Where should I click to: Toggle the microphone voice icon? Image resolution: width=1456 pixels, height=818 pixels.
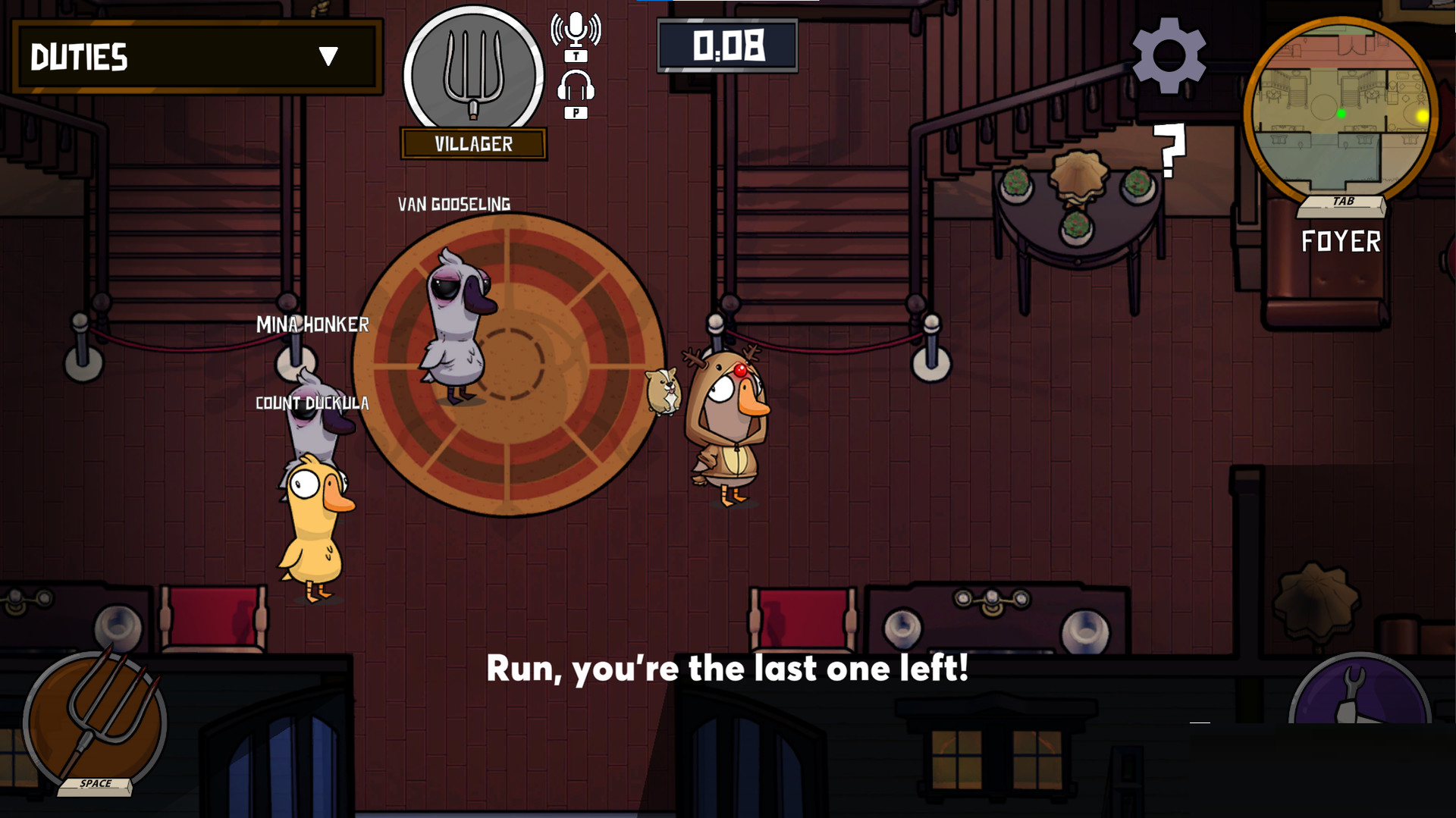[x=576, y=30]
